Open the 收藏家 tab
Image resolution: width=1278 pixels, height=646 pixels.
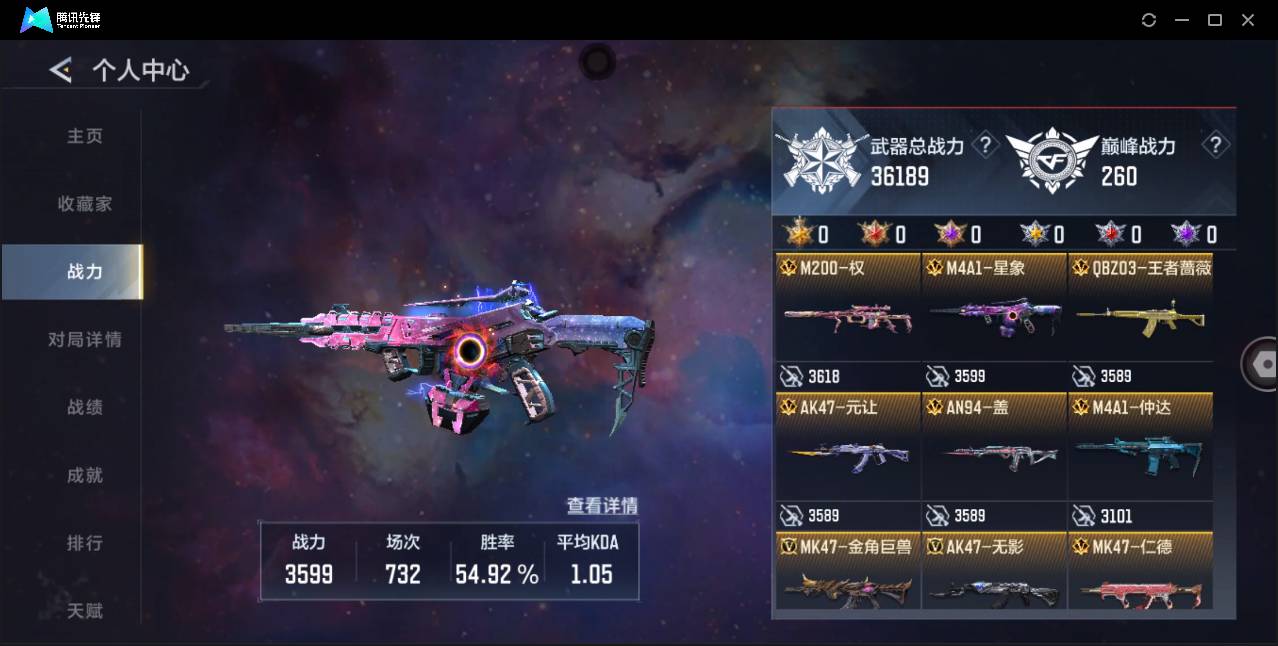click(85, 204)
